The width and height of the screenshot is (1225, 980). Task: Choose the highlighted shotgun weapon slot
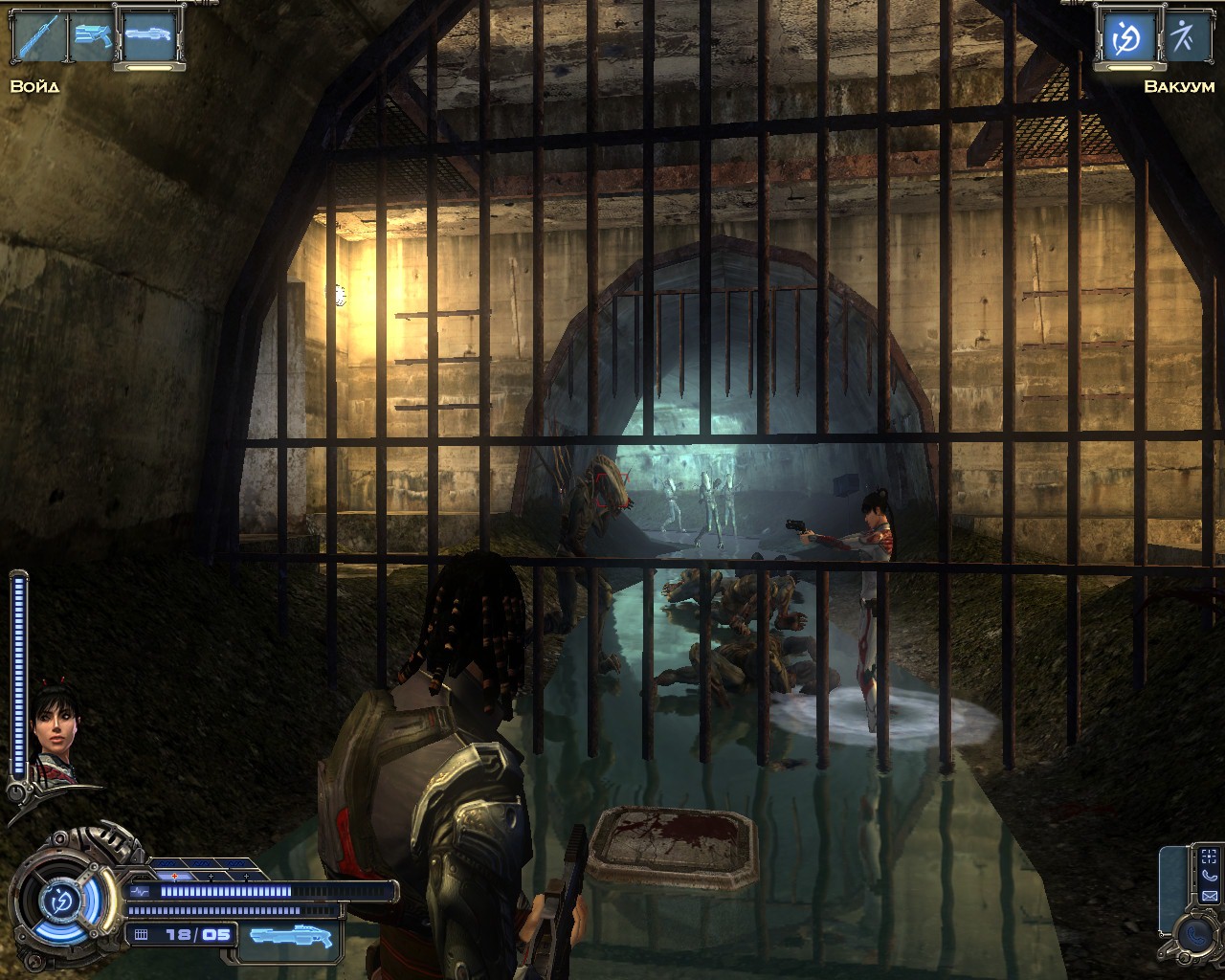pyautogui.click(x=149, y=38)
